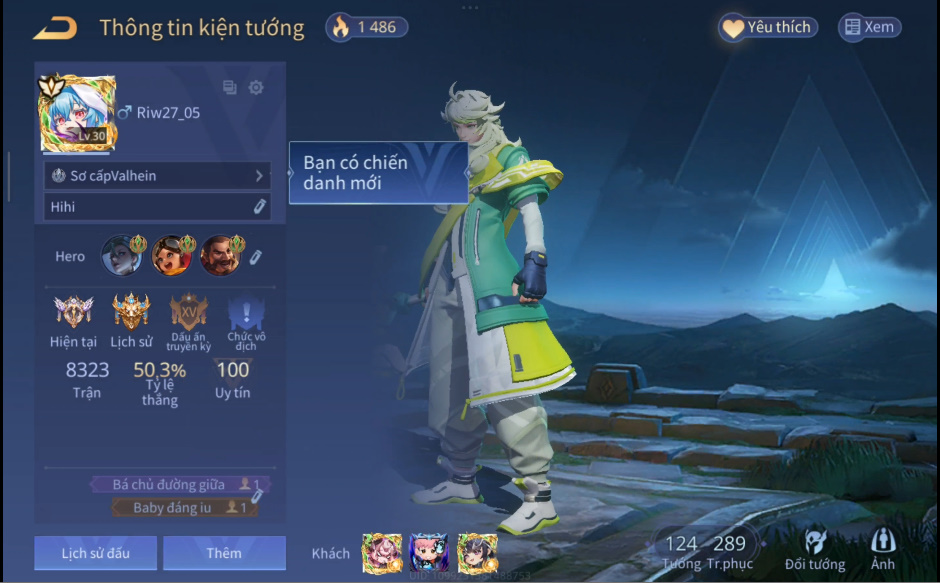The image size is (940, 583).
Task: Click the copy icon beside the gear
Action: point(230,88)
